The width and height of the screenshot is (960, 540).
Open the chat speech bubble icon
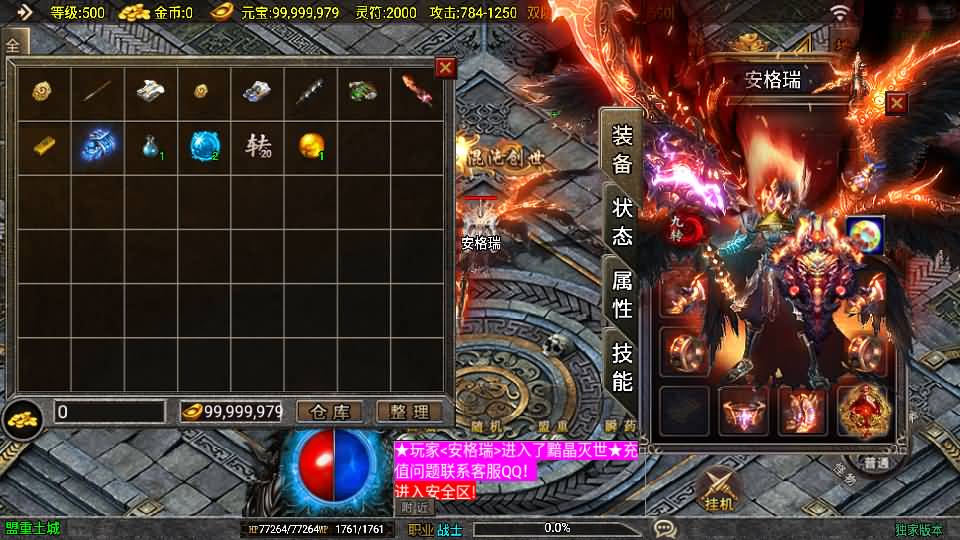pos(665,528)
